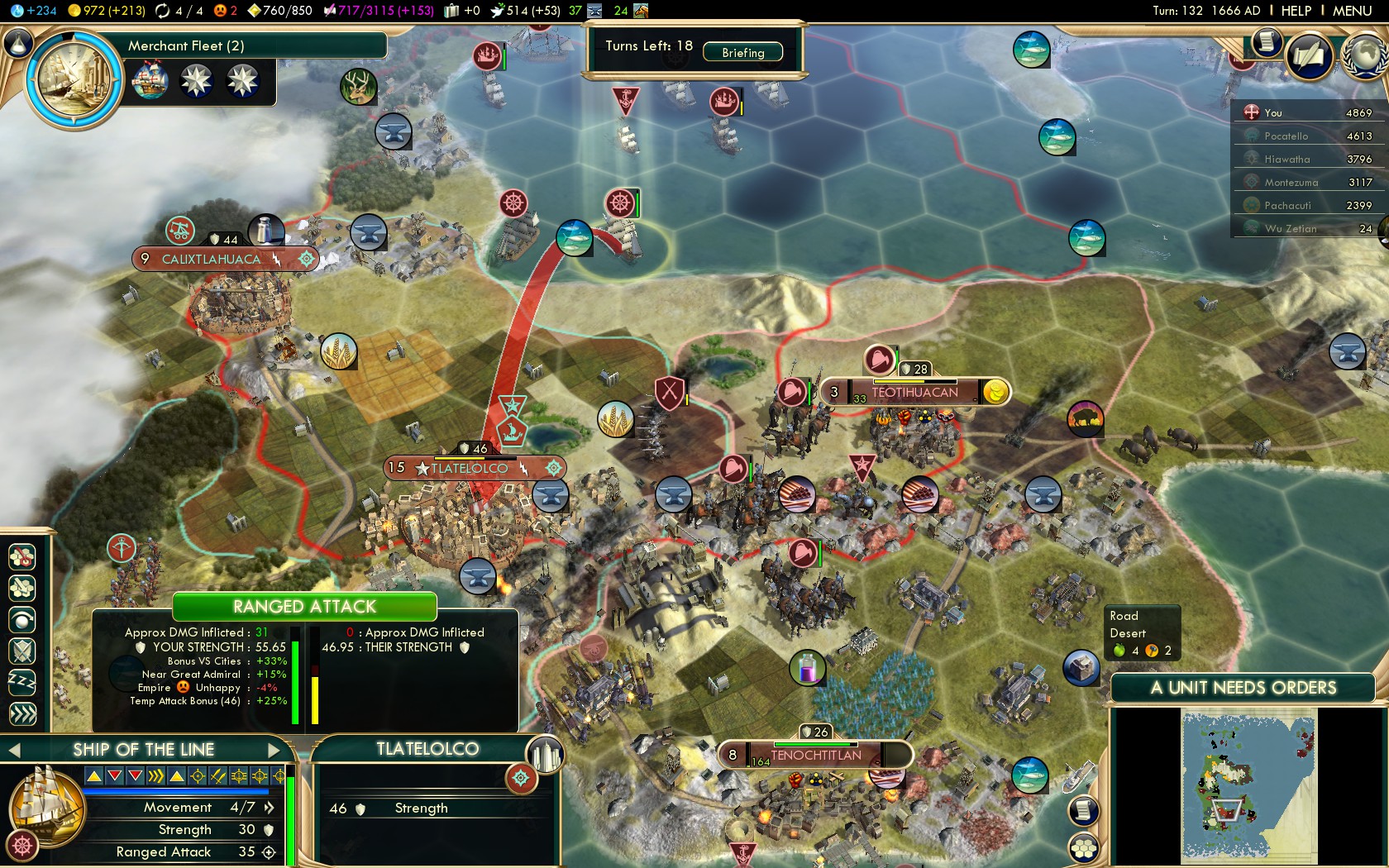Choose the fortify crossed-swords shield action
Image resolution: width=1389 pixels, height=868 pixels.
tap(22, 651)
